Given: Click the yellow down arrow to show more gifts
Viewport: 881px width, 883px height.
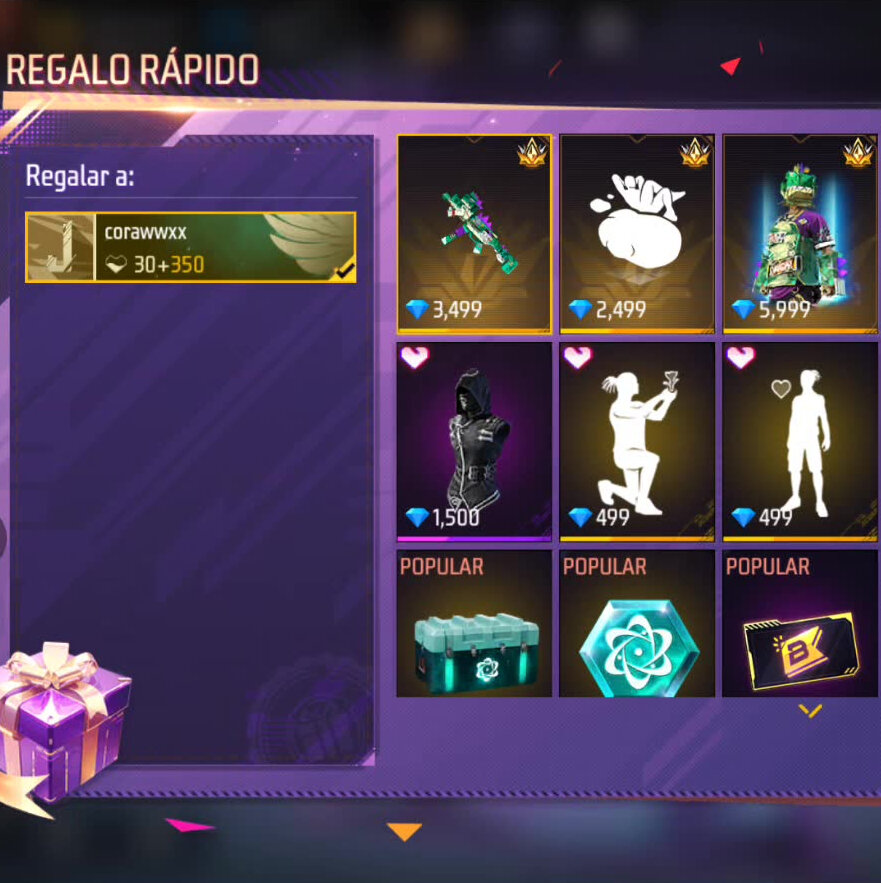Looking at the screenshot, I should point(810,711).
